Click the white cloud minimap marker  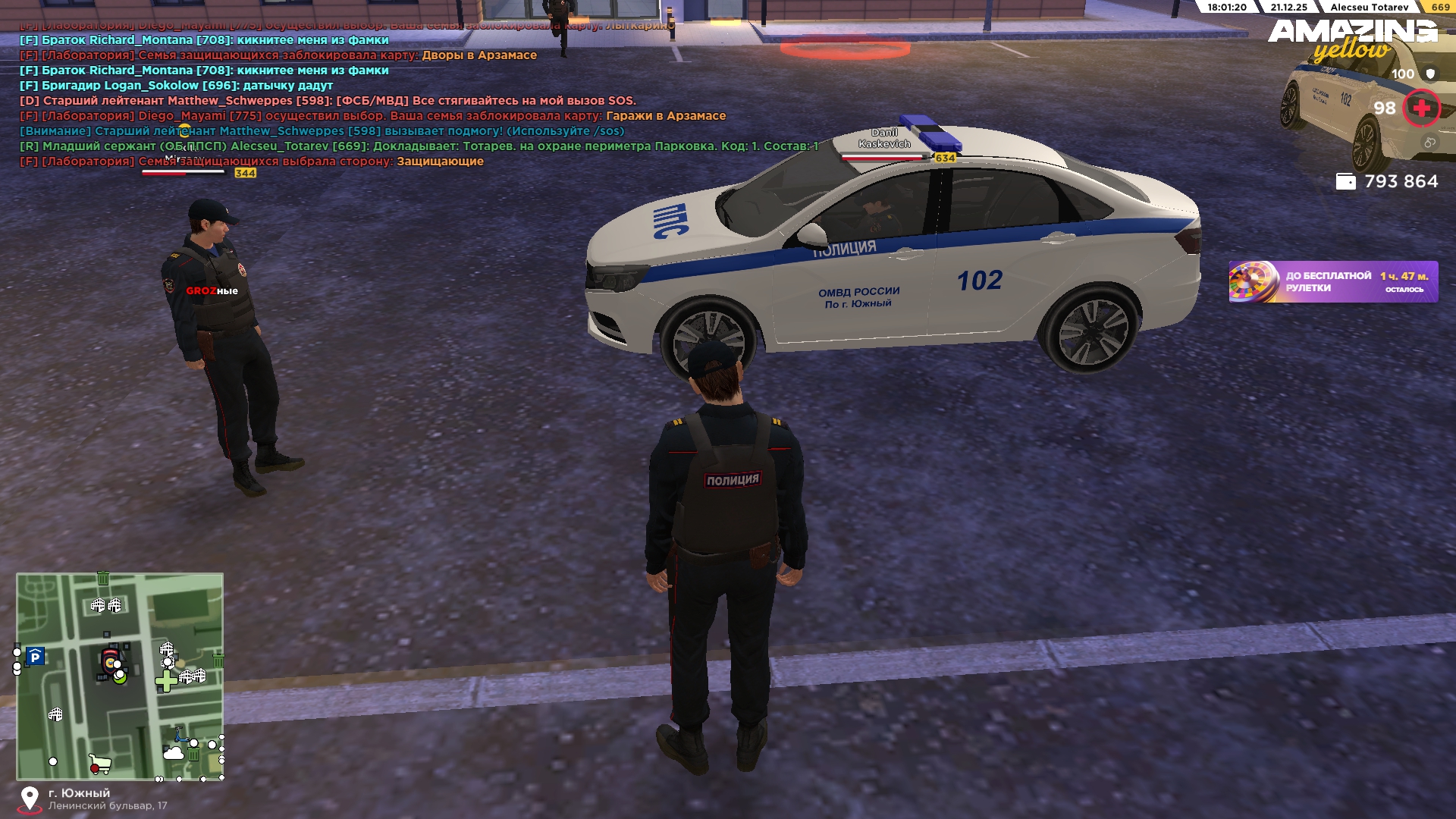coord(174,753)
